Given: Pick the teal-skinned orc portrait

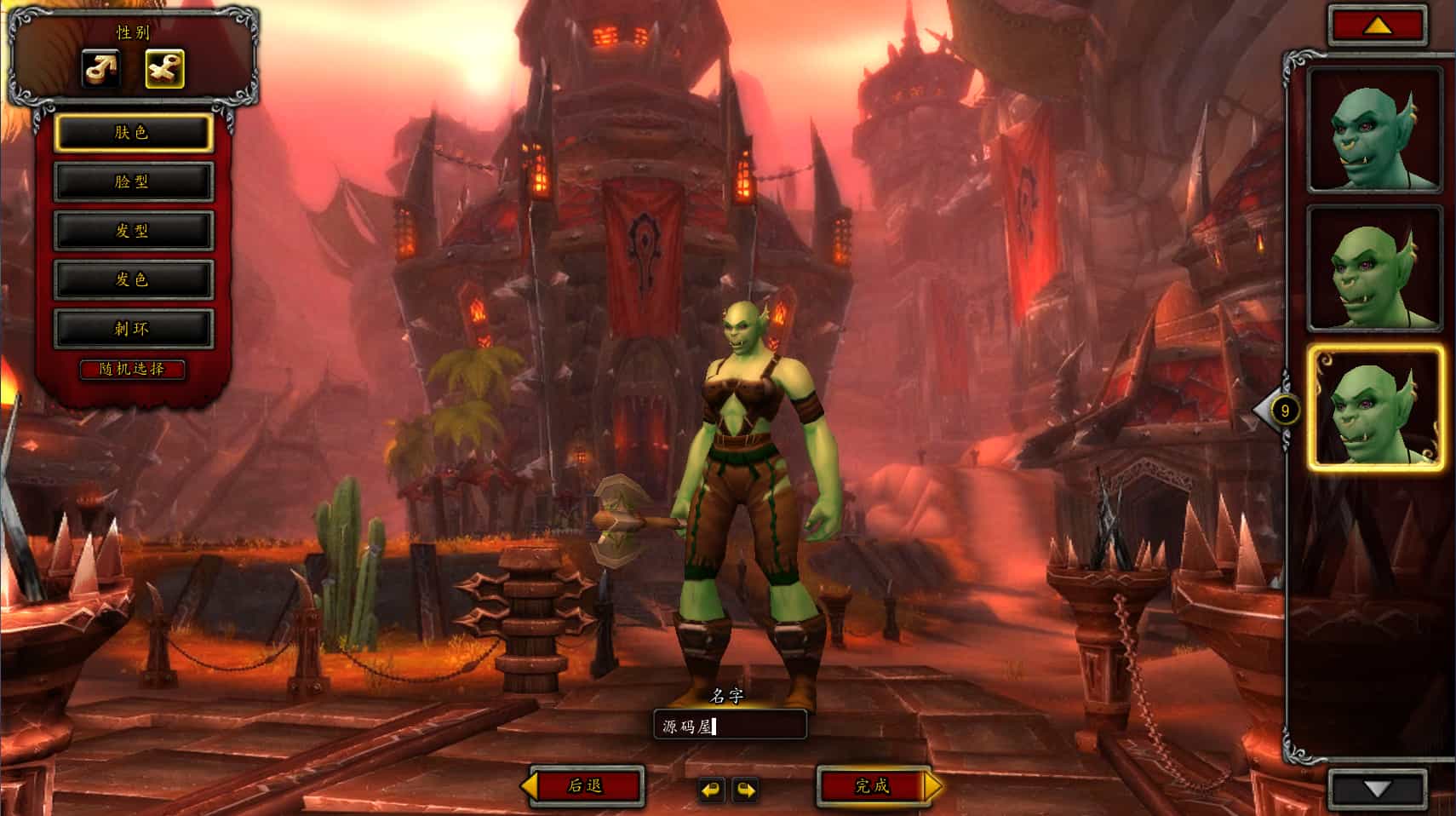Looking at the screenshot, I should pos(1374,130).
